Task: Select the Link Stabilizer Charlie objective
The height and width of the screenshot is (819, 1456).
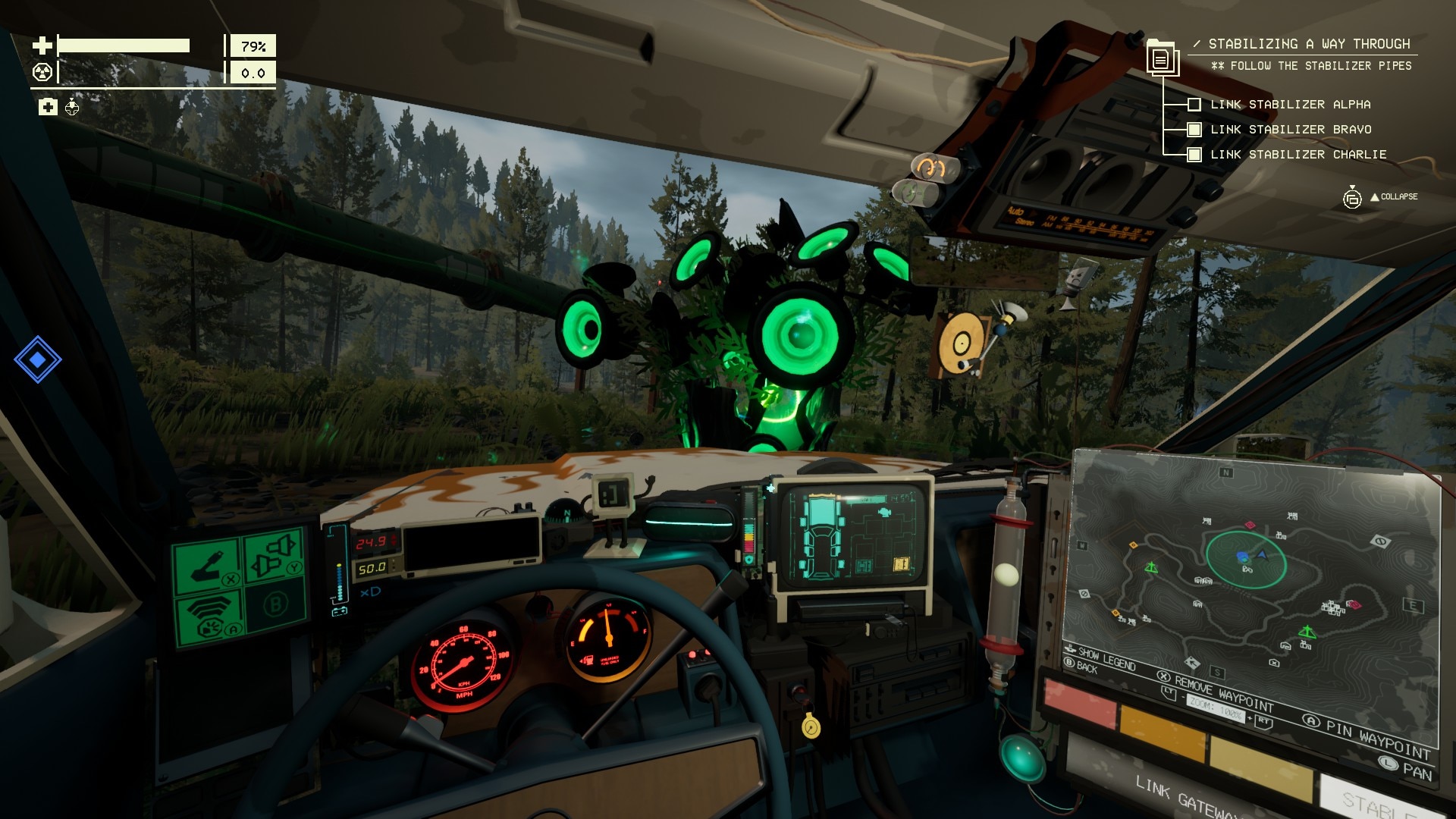Action: (x=1298, y=155)
